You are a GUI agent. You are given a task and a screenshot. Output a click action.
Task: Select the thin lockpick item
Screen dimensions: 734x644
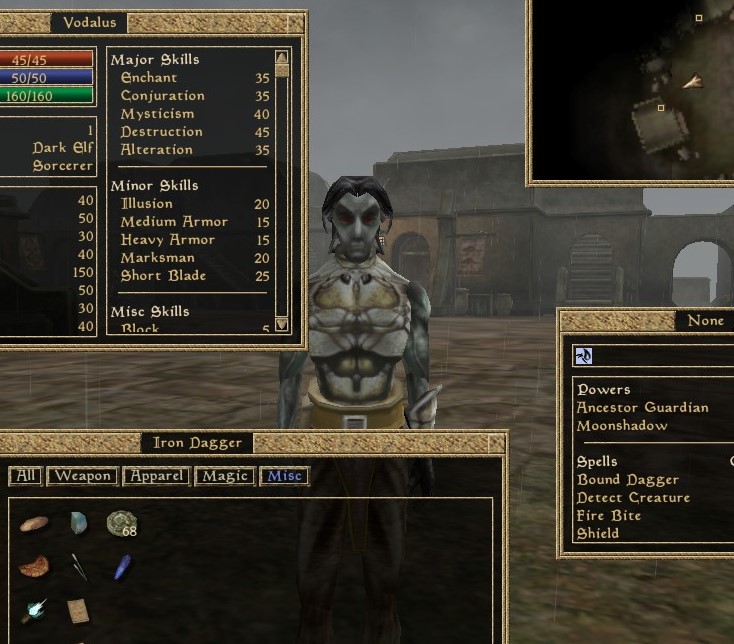pyautogui.click(x=78, y=566)
